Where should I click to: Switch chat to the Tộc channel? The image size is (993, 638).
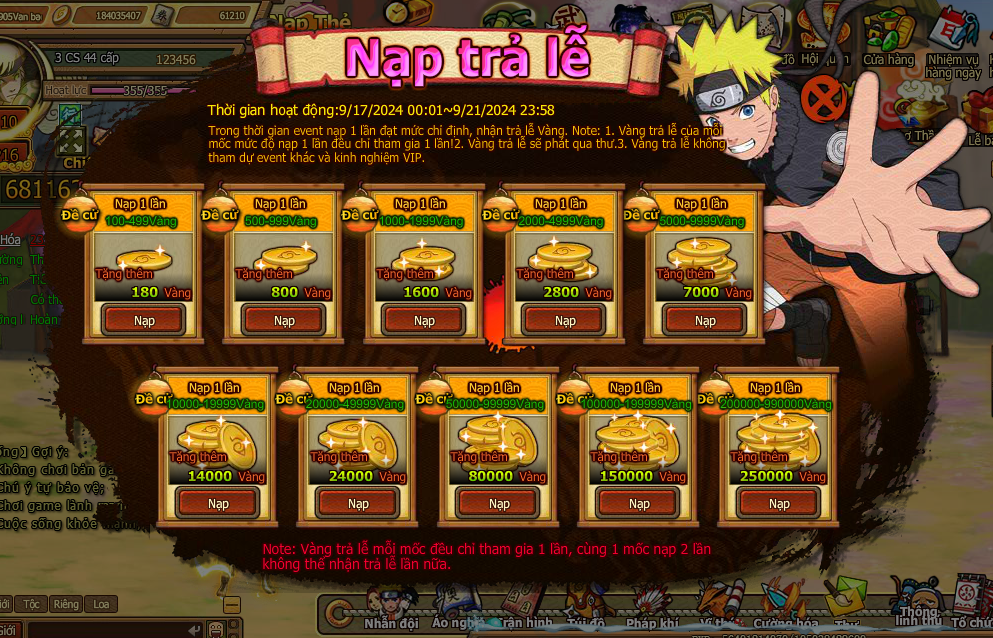point(31,604)
